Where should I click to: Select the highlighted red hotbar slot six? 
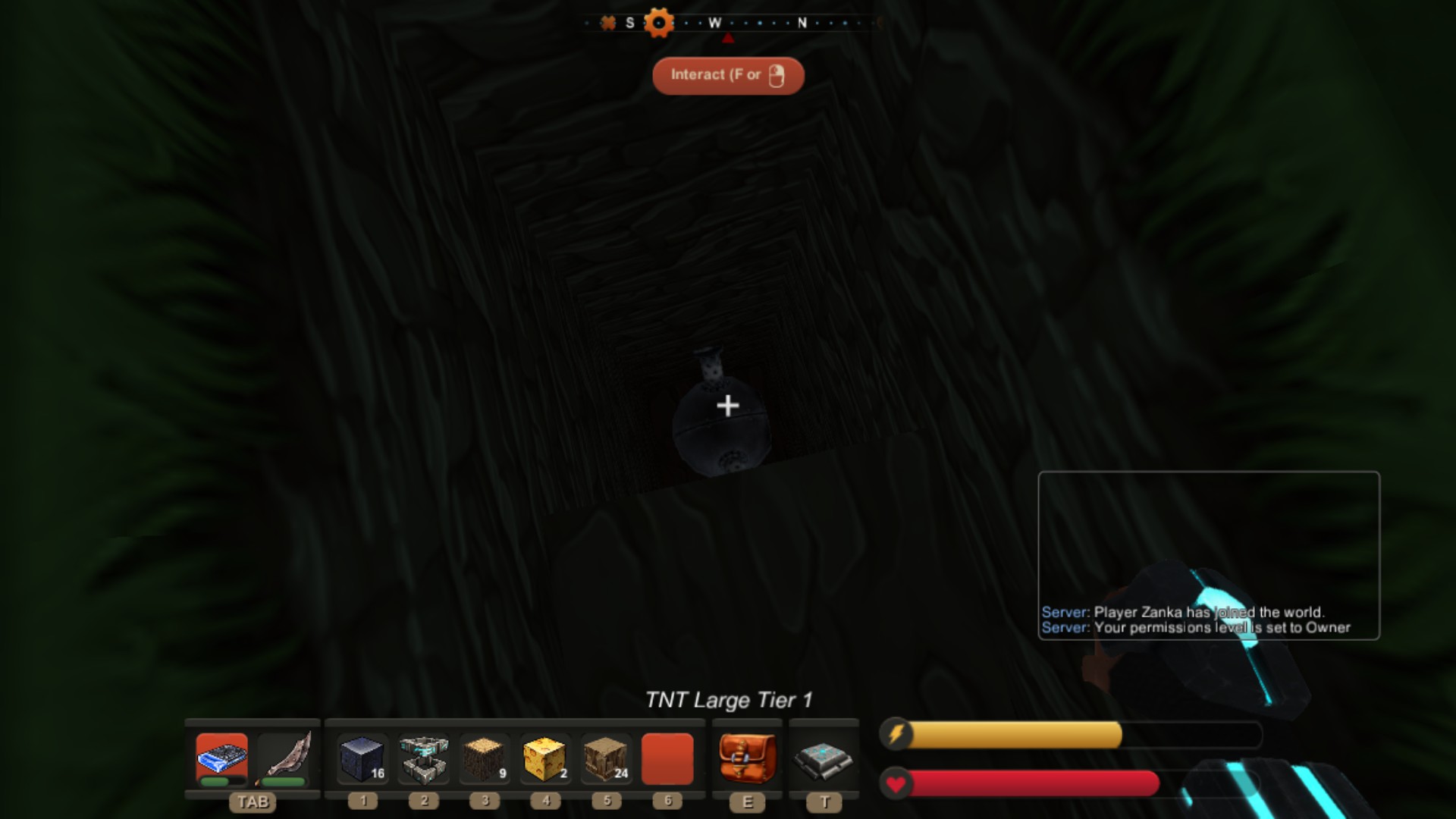tap(667, 758)
